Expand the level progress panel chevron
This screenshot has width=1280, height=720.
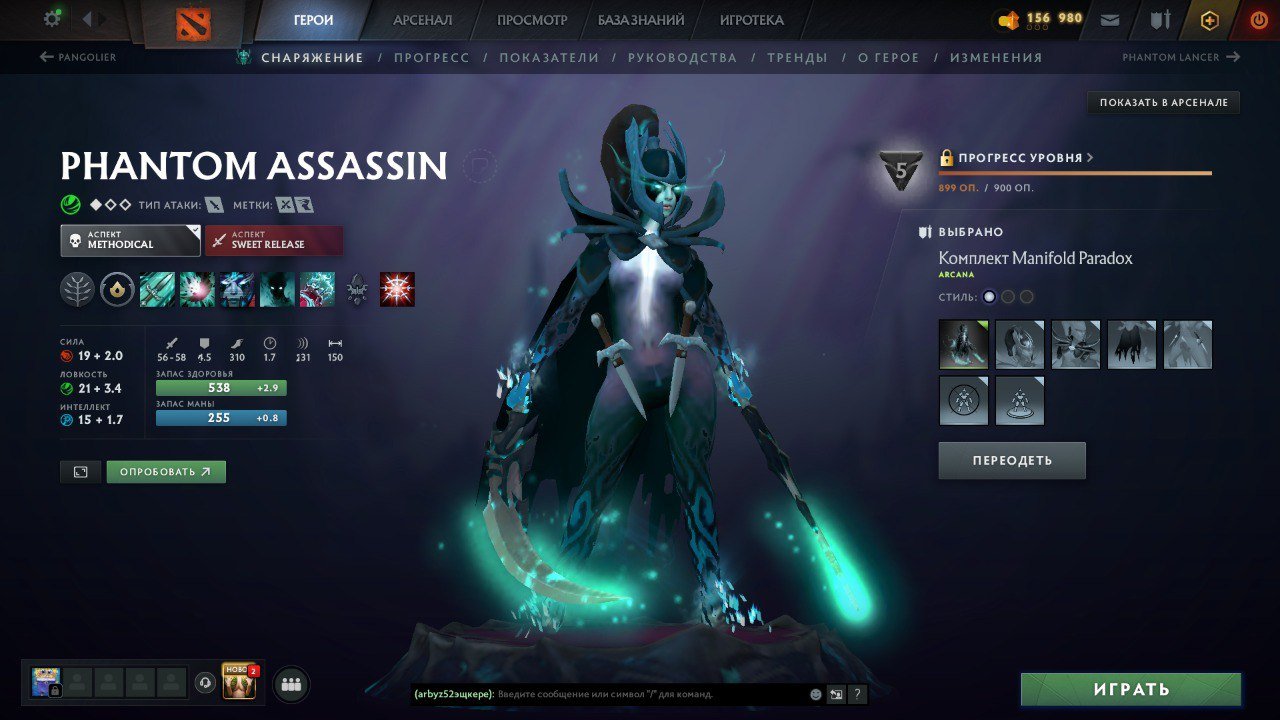click(x=1088, y=157)
